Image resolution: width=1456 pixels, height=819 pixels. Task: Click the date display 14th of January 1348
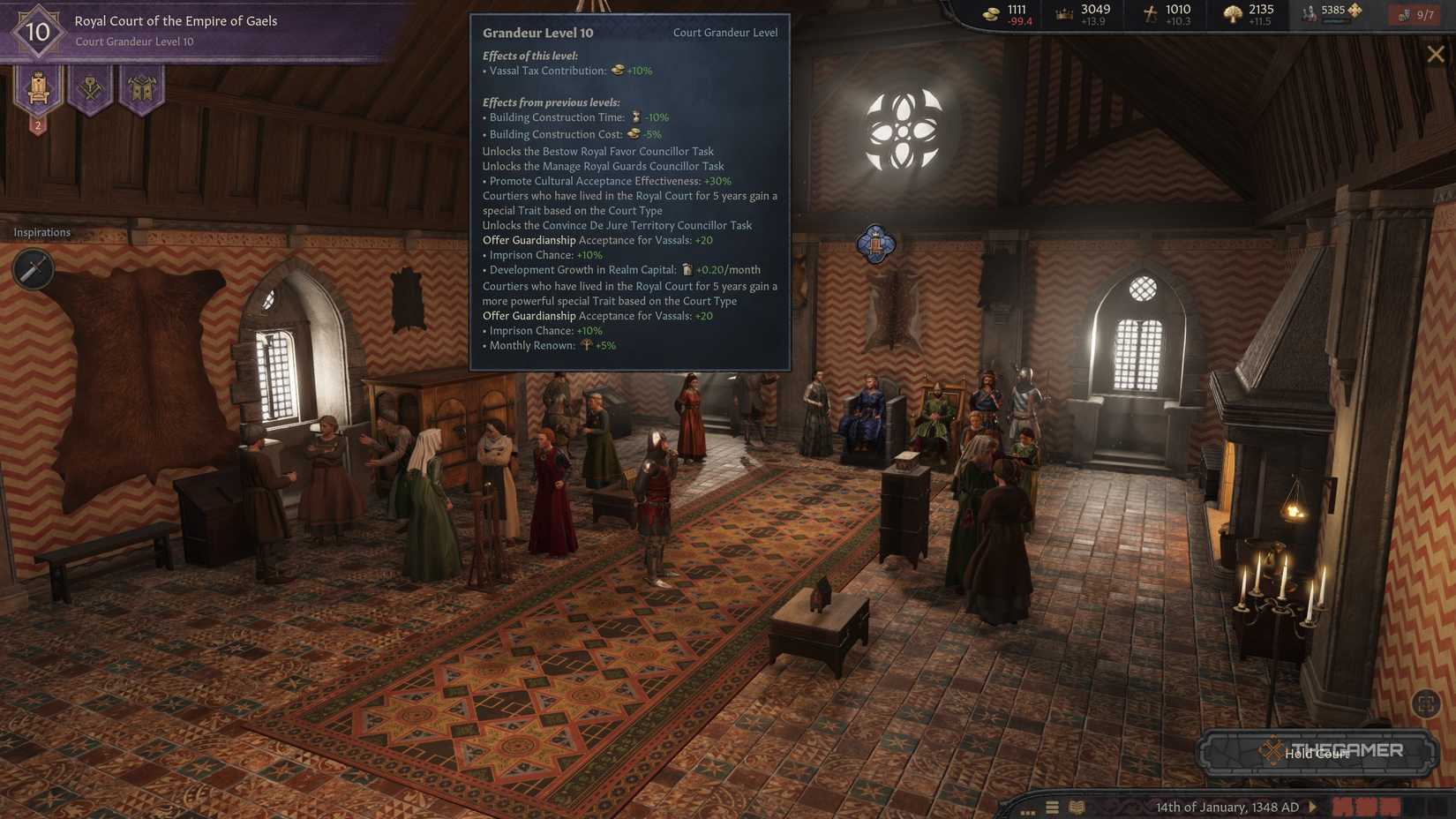coord(1227,807)
